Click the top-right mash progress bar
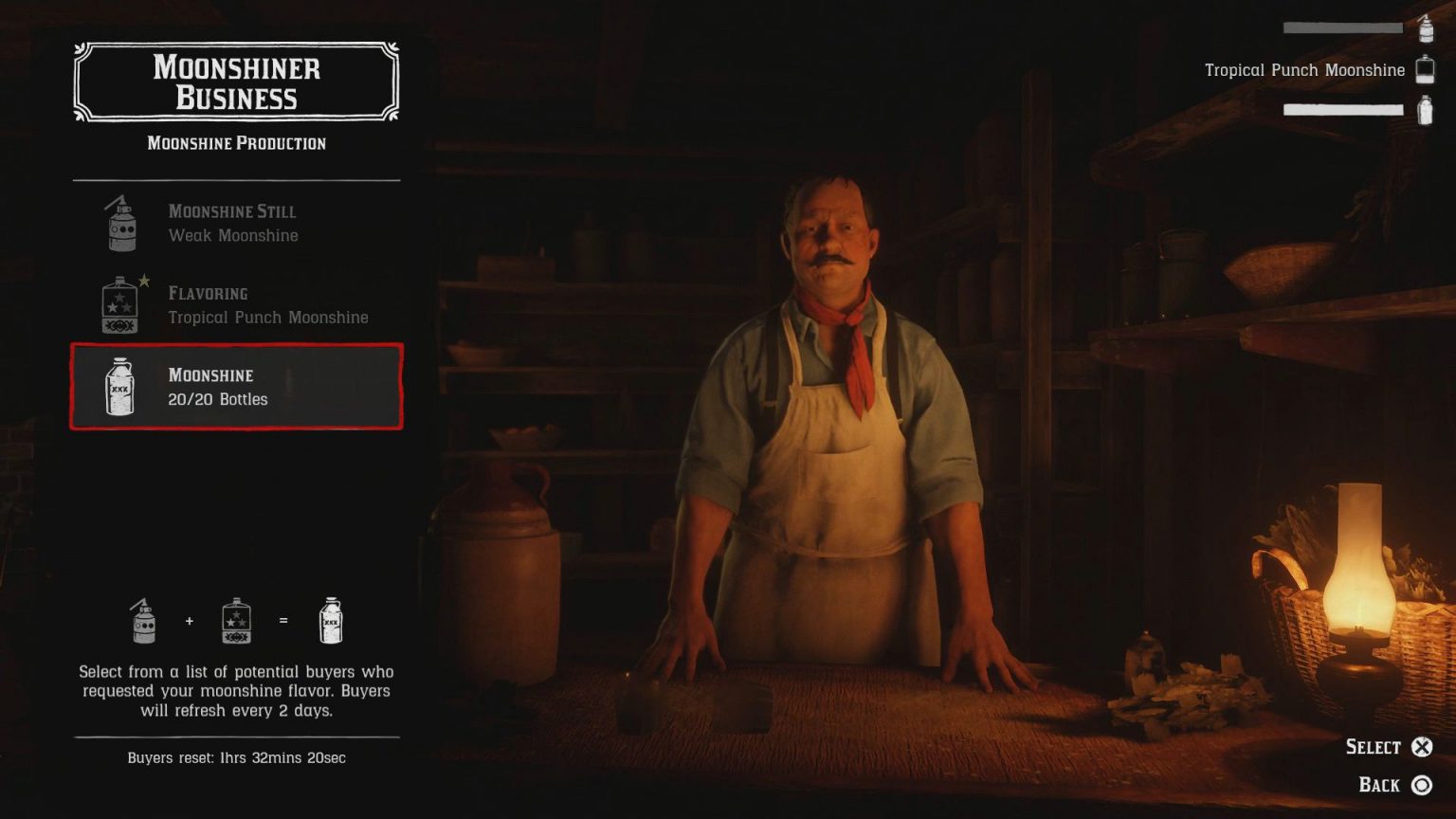Image resolution: width=1456 pixels, height=819 pixels. pos(1343,27)
